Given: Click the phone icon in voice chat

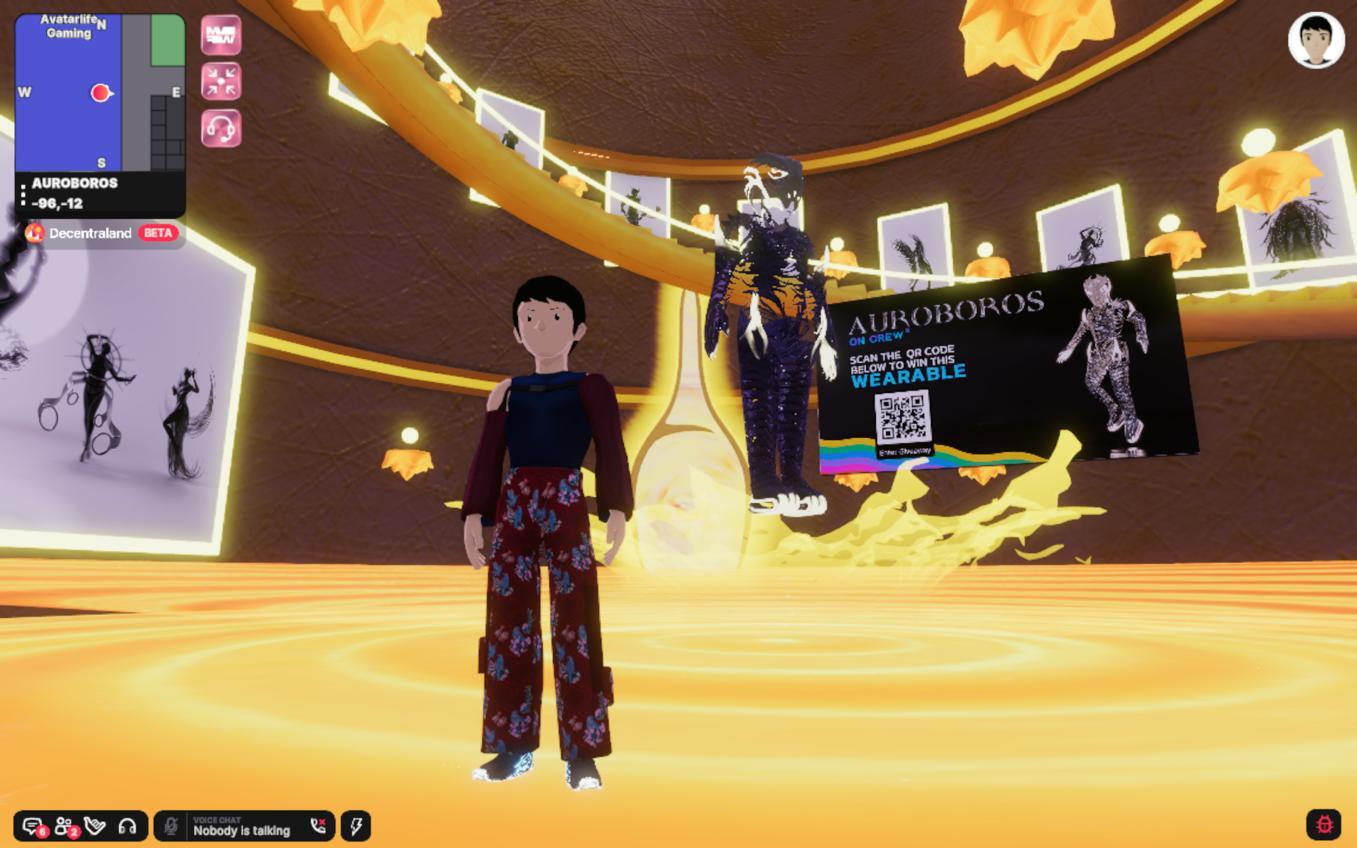Looking at the screenshot, I should pyautogui.click(x=318, y=826).
